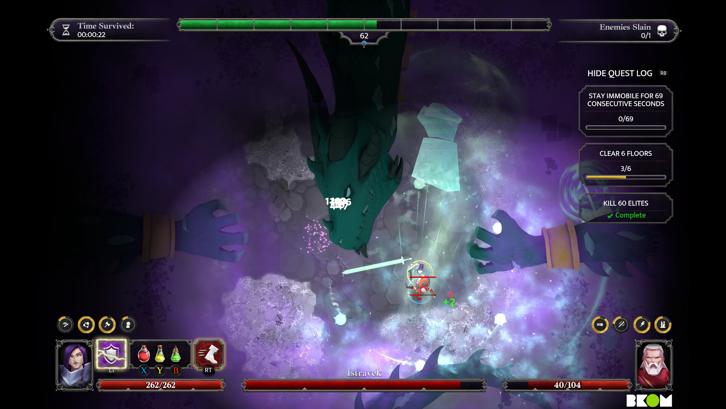Activate the winged boot dash ability
The image size is (726, 409).
(x=209, y=354)
